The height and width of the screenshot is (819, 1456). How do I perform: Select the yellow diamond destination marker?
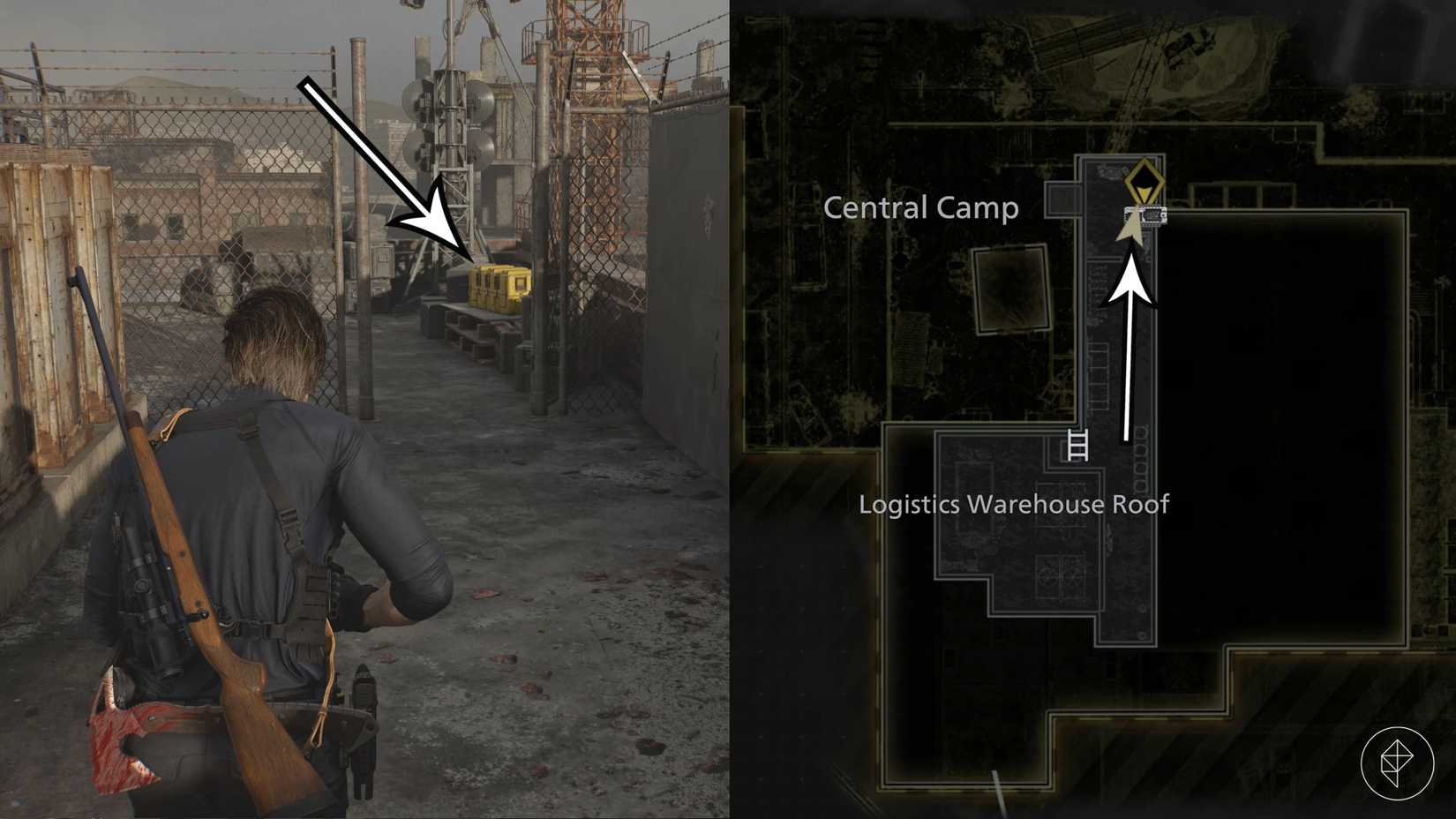[1145, 183]
